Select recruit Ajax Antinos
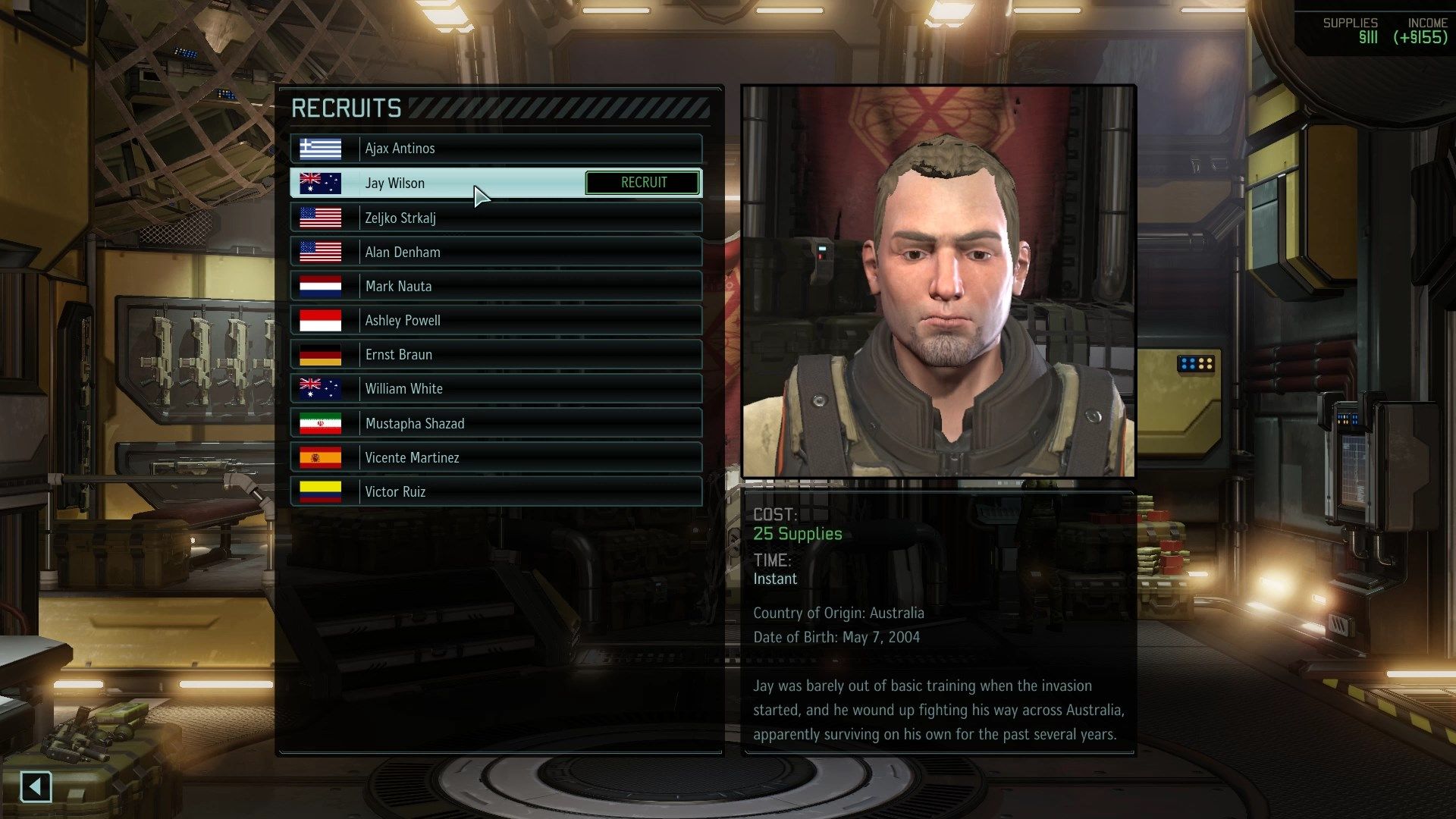 click(496, 149)
